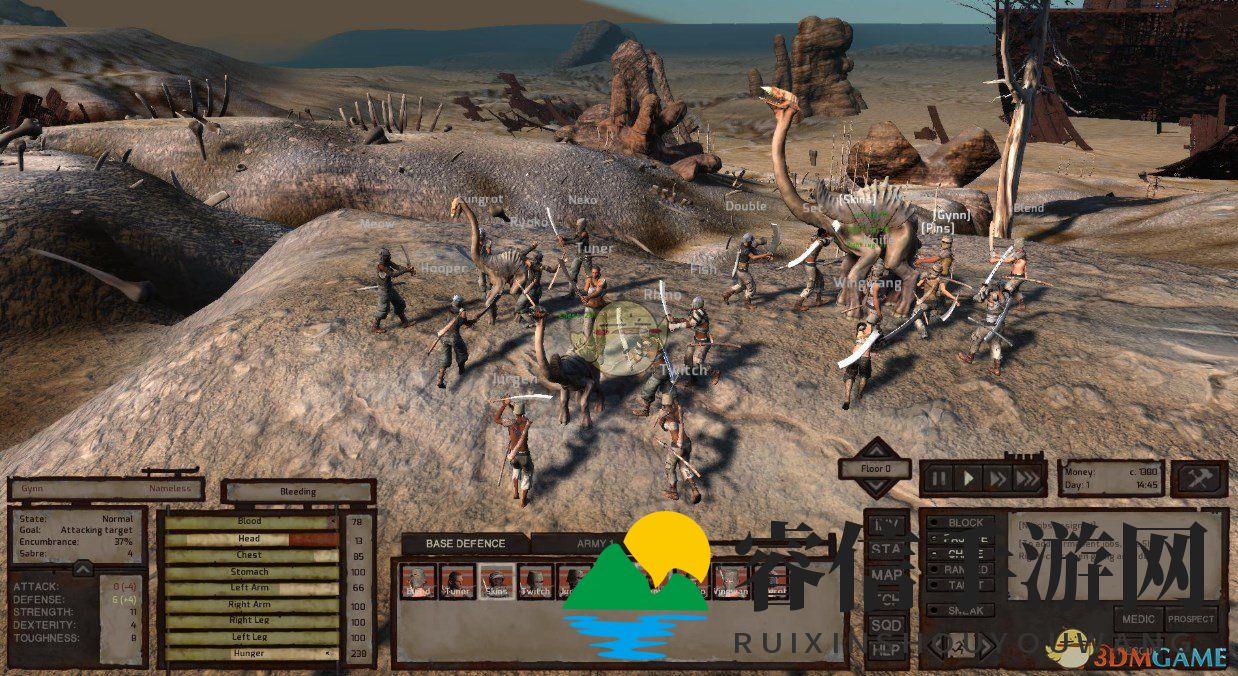Toggle the BLOCK combat stance

[959, 522]
